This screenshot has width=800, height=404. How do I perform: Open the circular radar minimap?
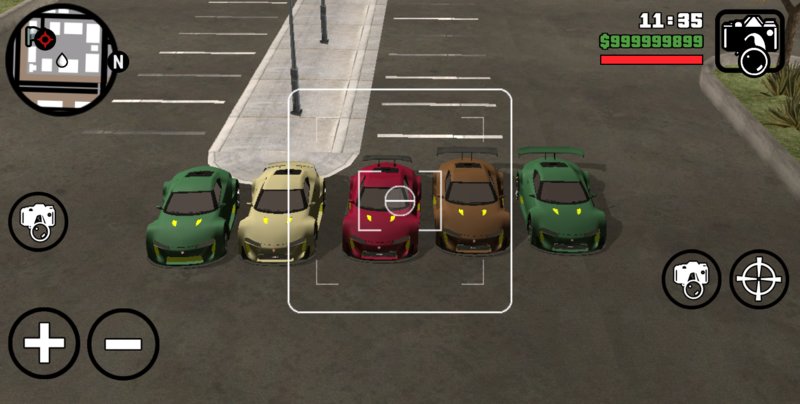pos(62,60)
